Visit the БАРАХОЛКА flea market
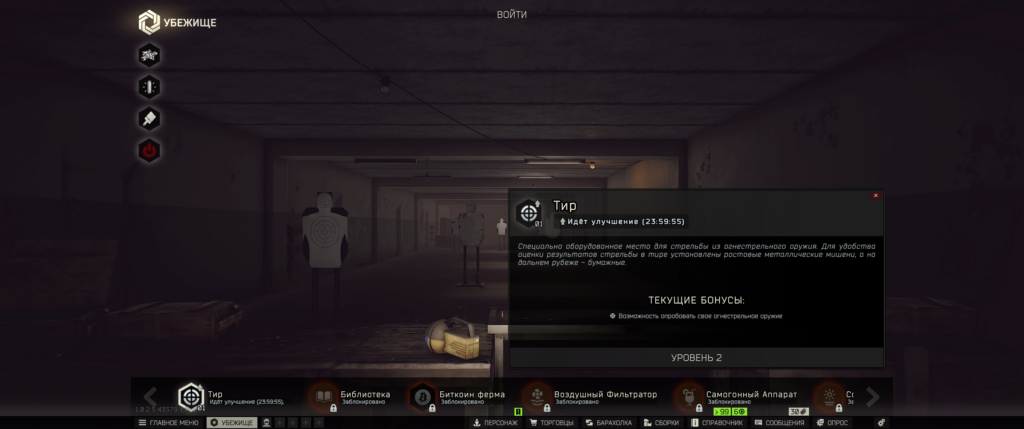Screen dimensions: 1024x429 coord(609,423)
